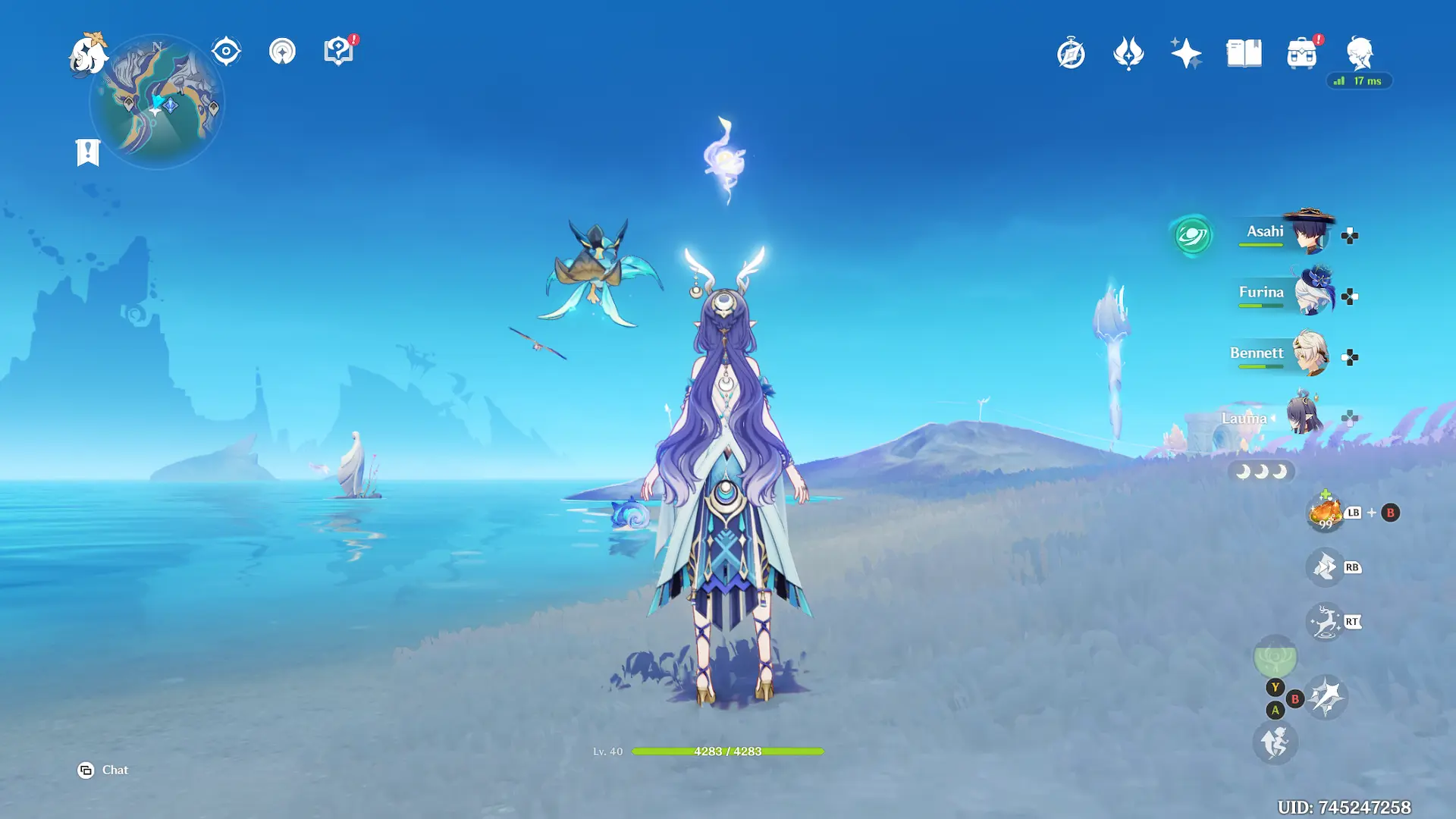
Task: Open the question mark tutorial notice icon
Action: [x=338, y=52]
